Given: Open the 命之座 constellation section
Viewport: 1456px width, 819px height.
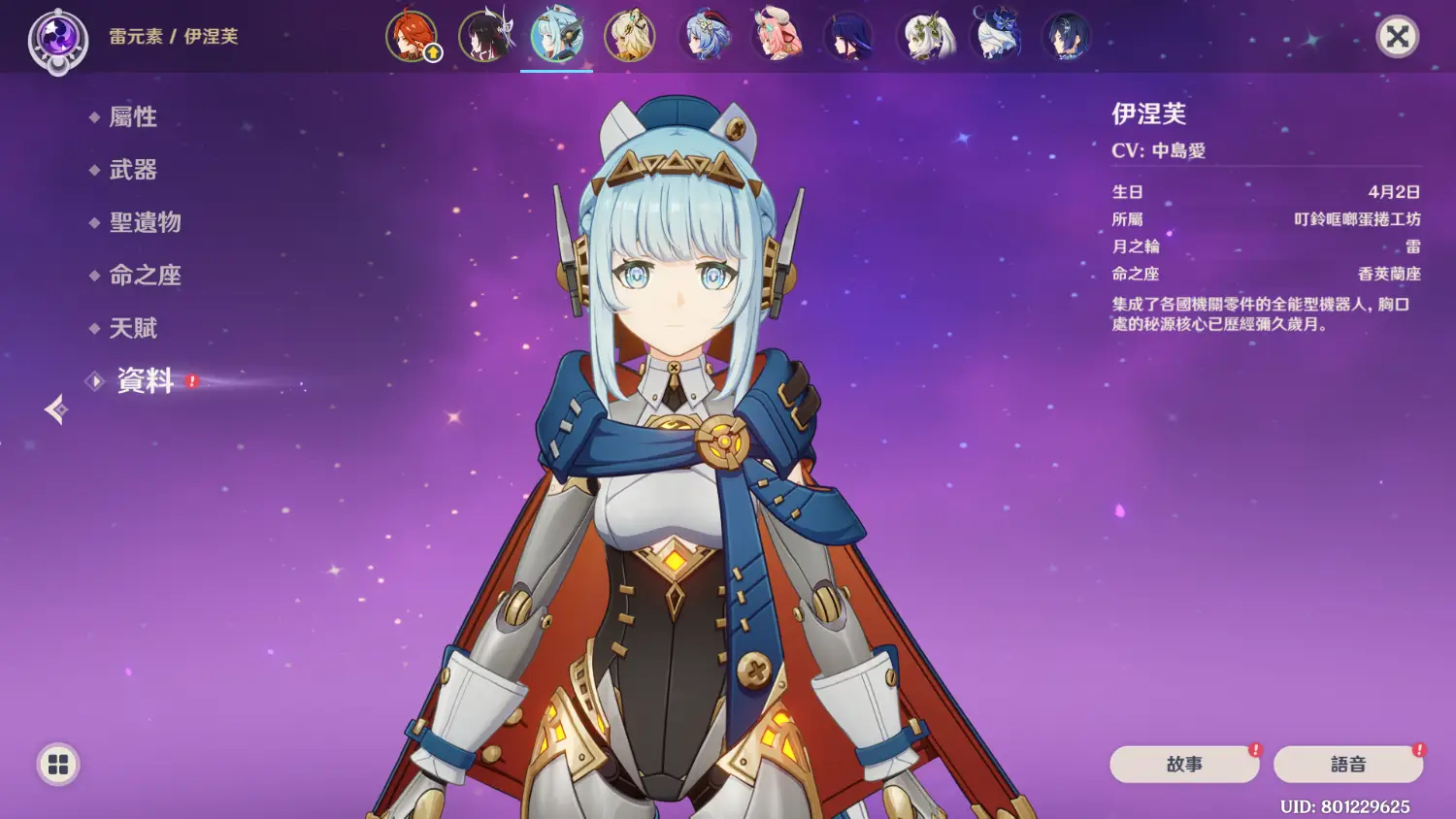Looking at the screenshot, I should tap(145, 276).
